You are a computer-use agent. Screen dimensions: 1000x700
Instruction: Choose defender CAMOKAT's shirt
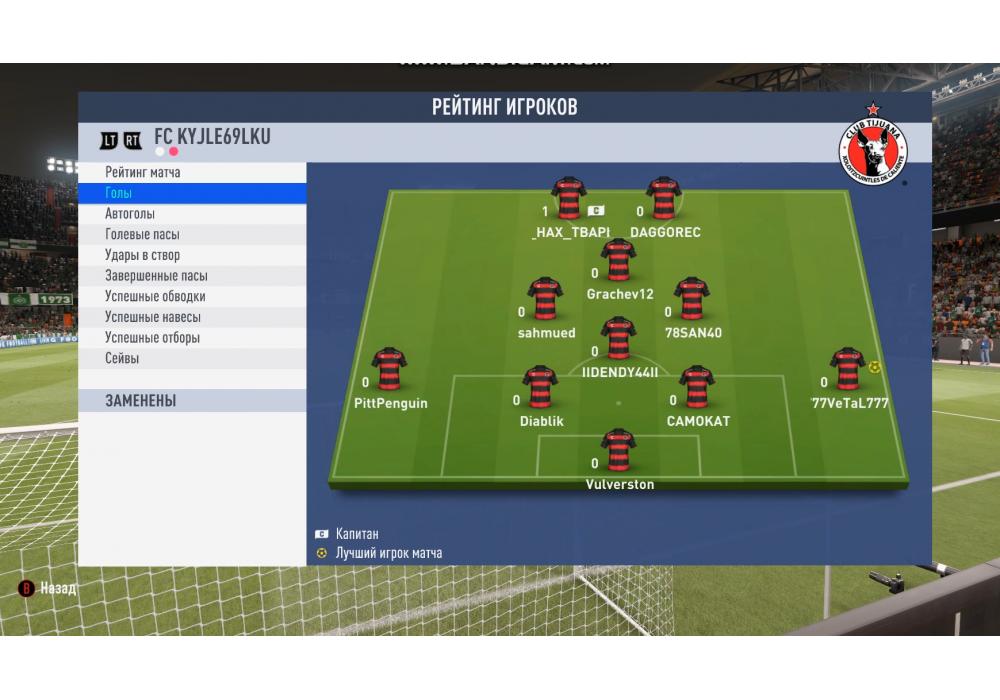click(697, 387)
